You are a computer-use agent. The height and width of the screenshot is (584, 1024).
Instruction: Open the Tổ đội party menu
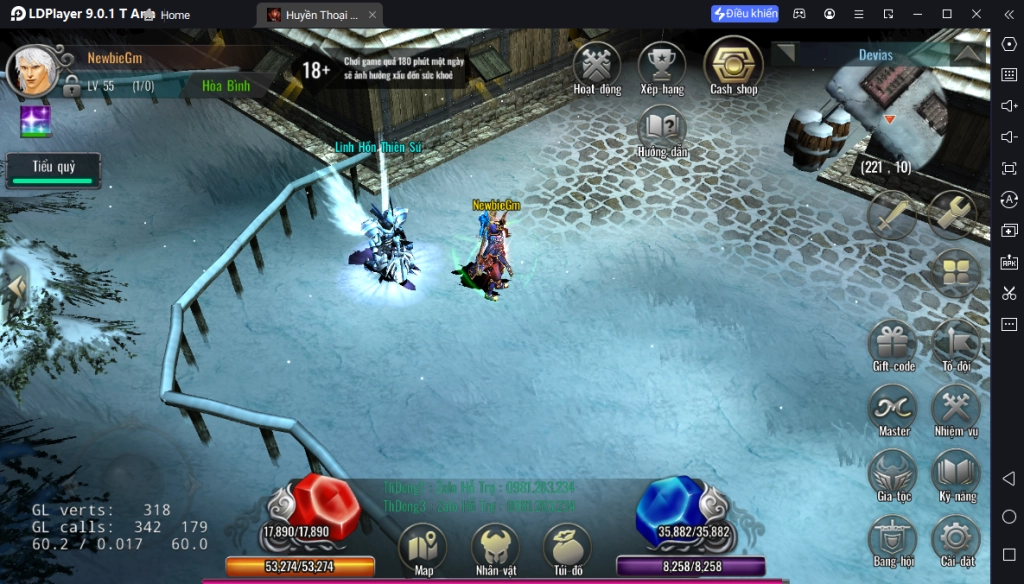coord(956,343)
